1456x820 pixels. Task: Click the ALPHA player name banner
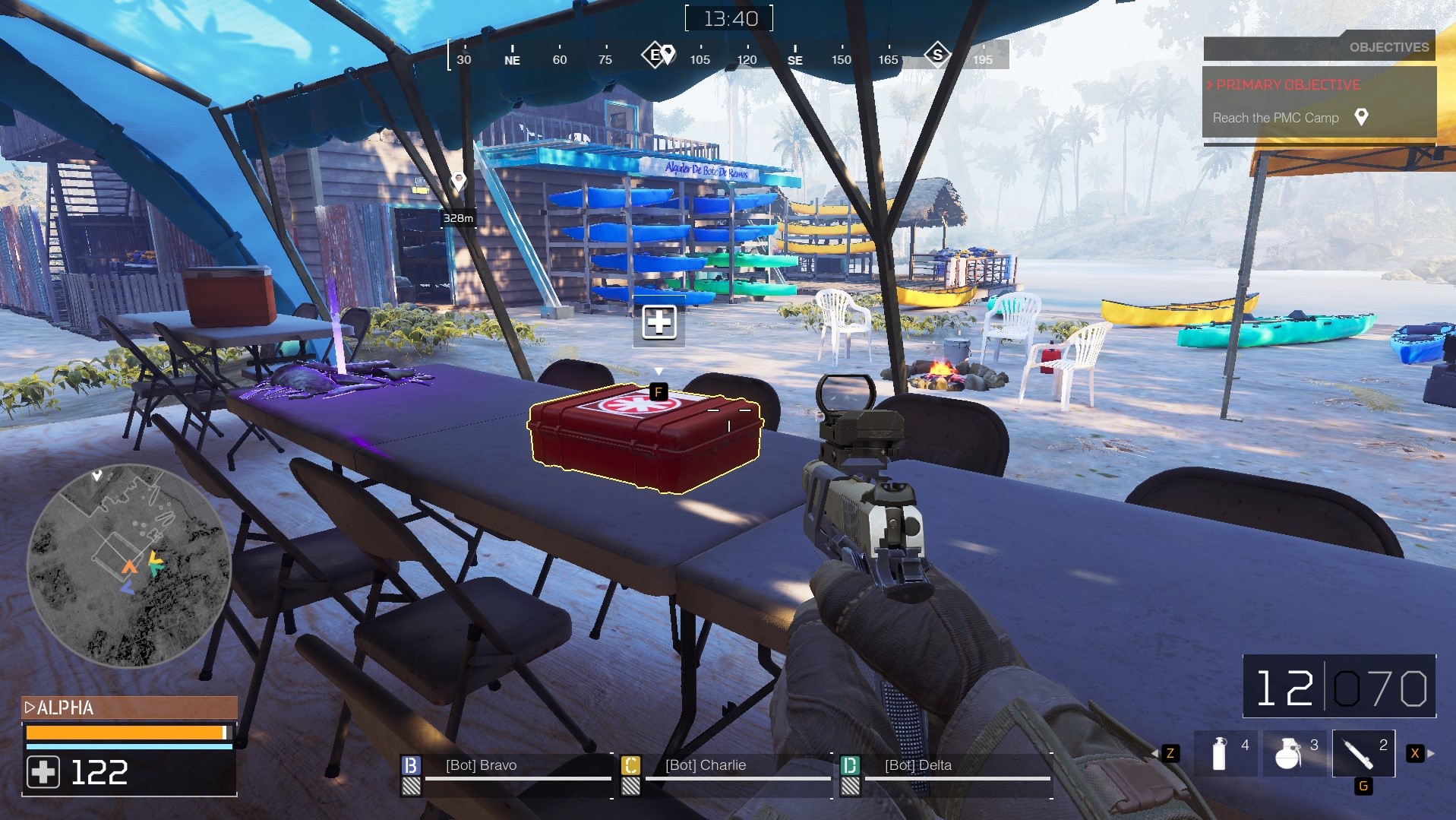[x=129, y=708]
